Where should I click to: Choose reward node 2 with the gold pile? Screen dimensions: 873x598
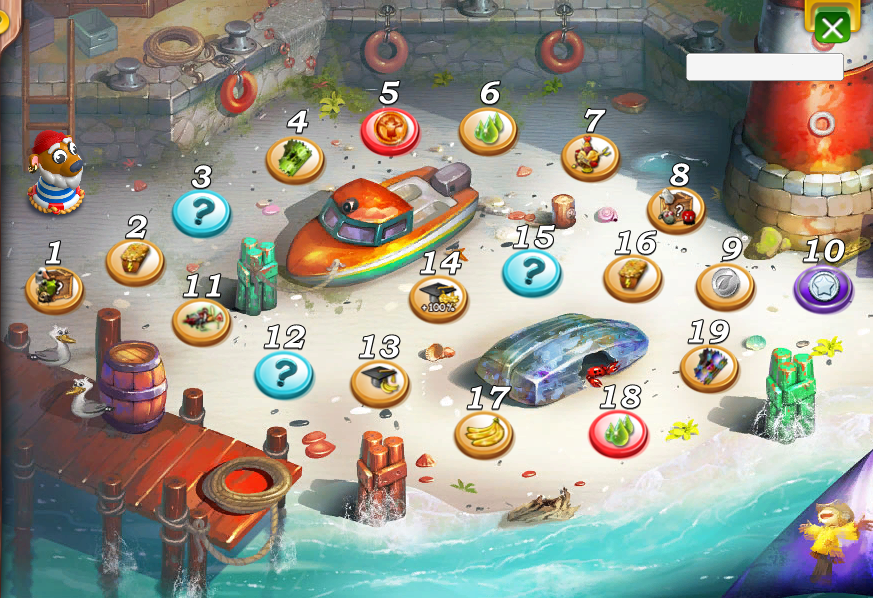tap(135, 261)
